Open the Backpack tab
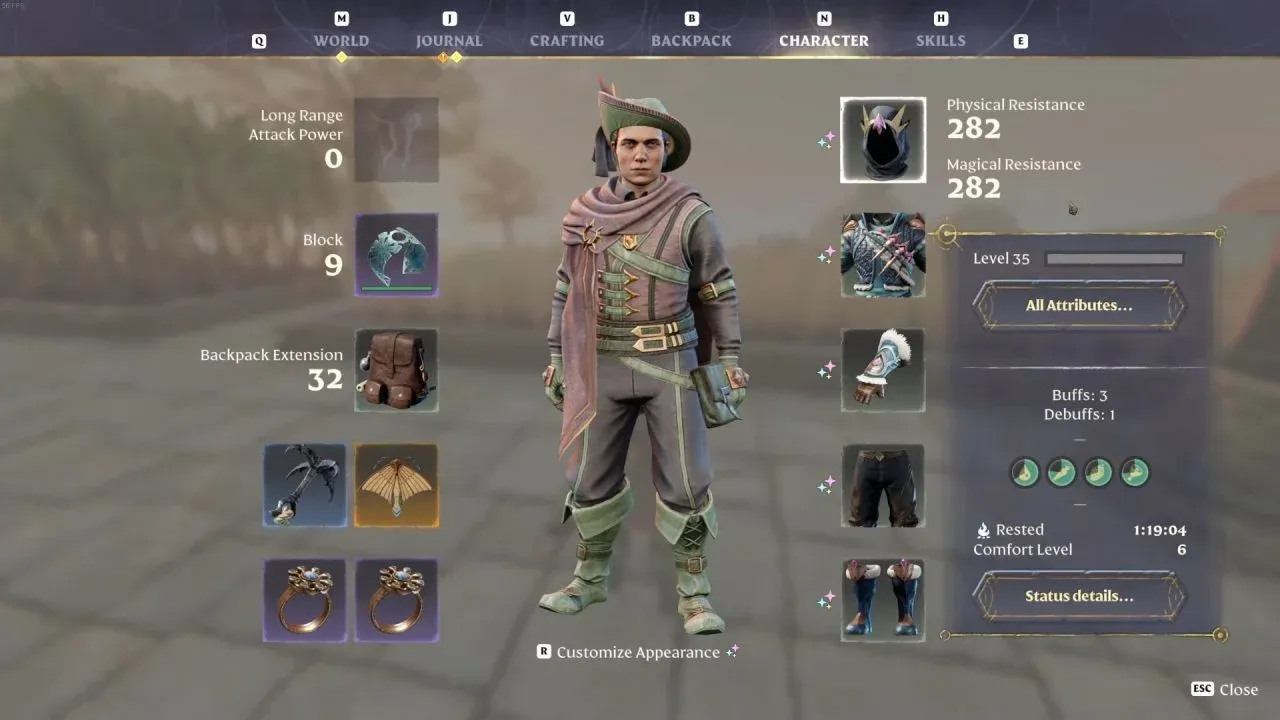 (691, 41)
